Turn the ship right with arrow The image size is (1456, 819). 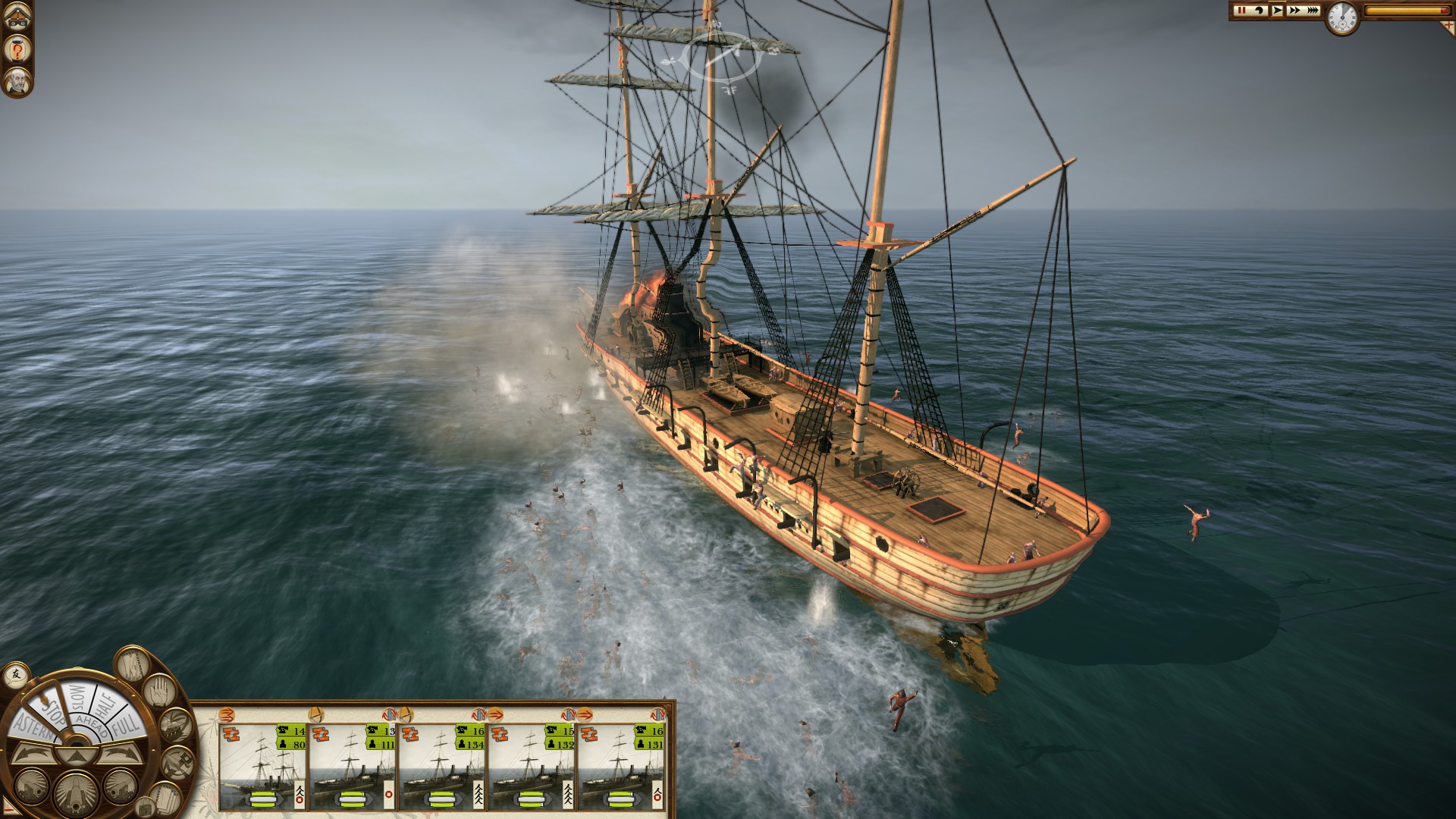coord(120,754)
